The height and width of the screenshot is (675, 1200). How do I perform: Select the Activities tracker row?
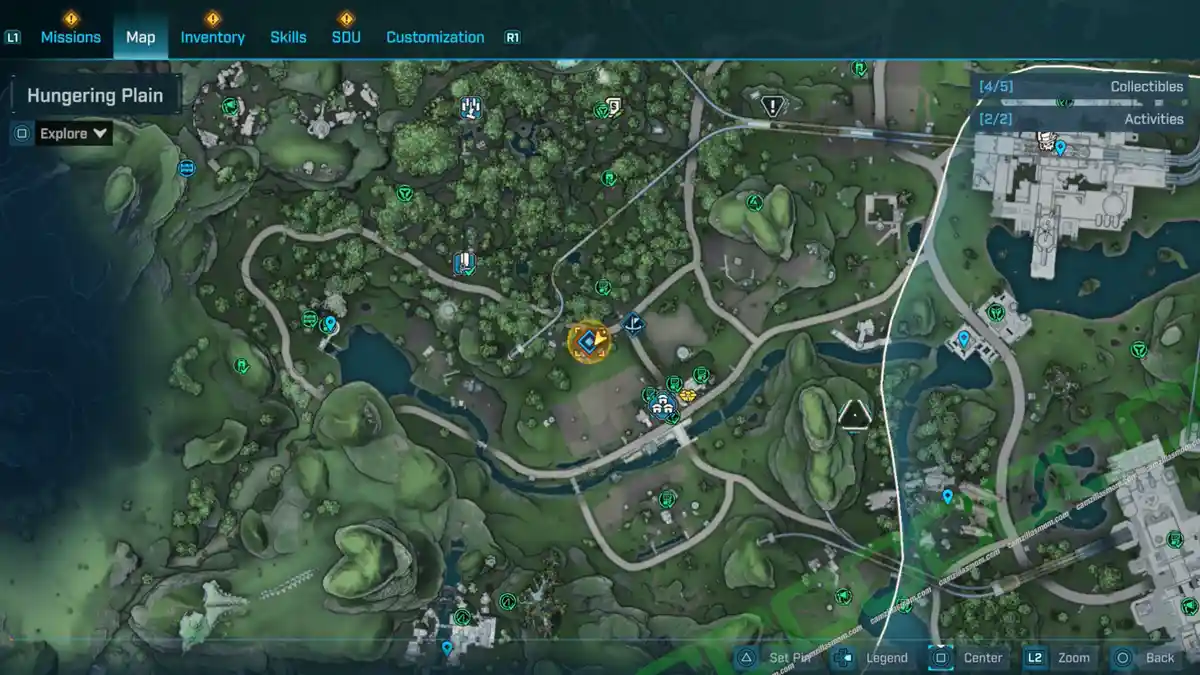(1082, 119)
